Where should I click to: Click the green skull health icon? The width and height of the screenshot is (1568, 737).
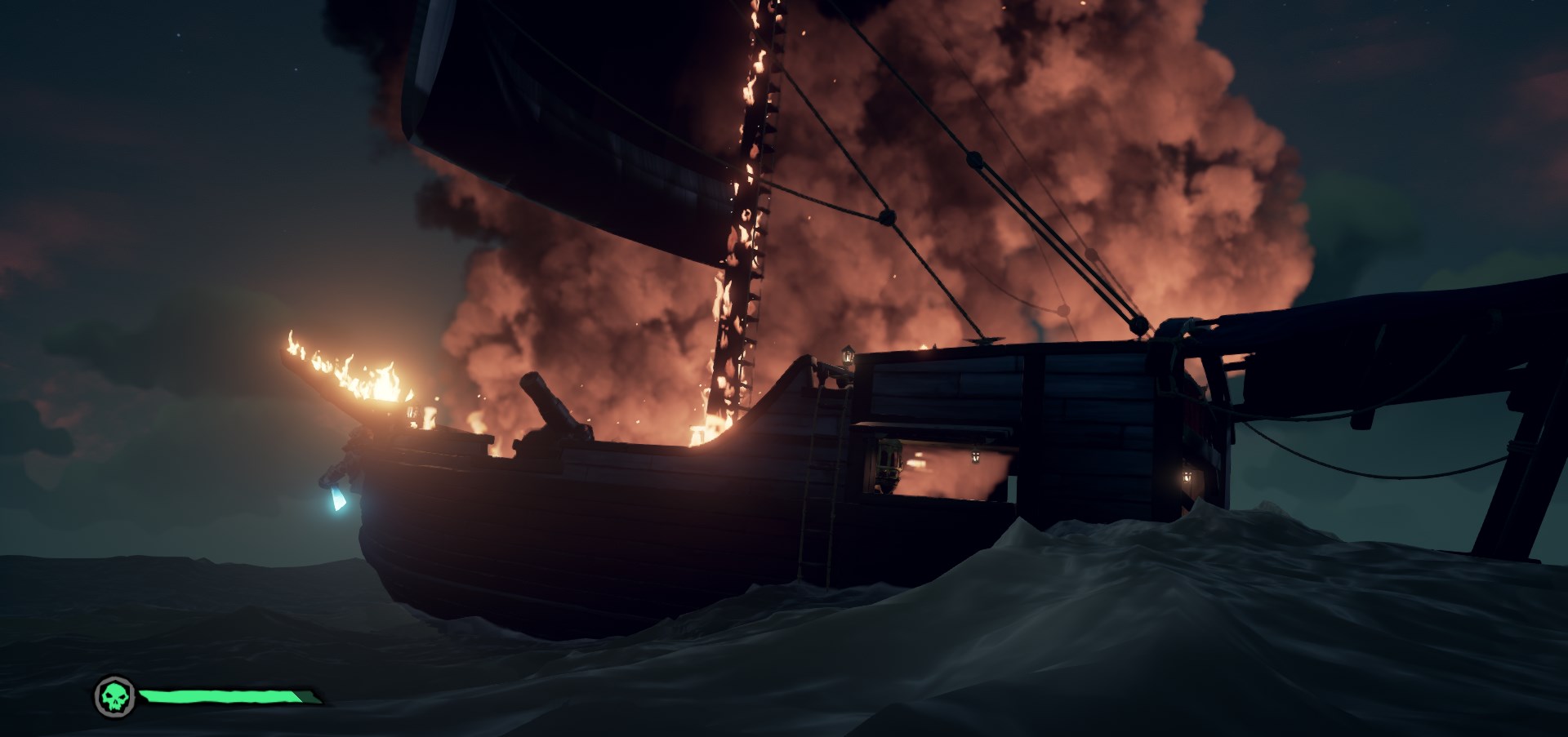(x=114, y=696)
